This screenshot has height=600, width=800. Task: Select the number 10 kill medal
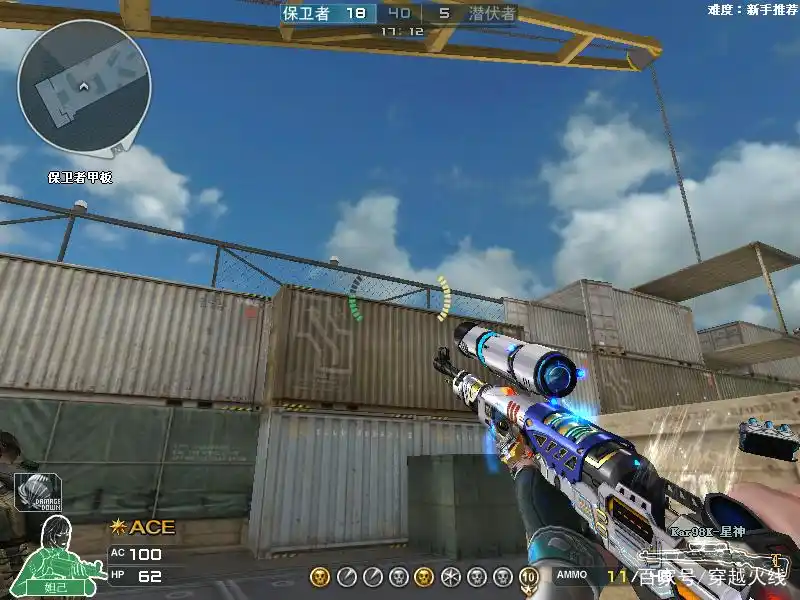click(528, 577)
